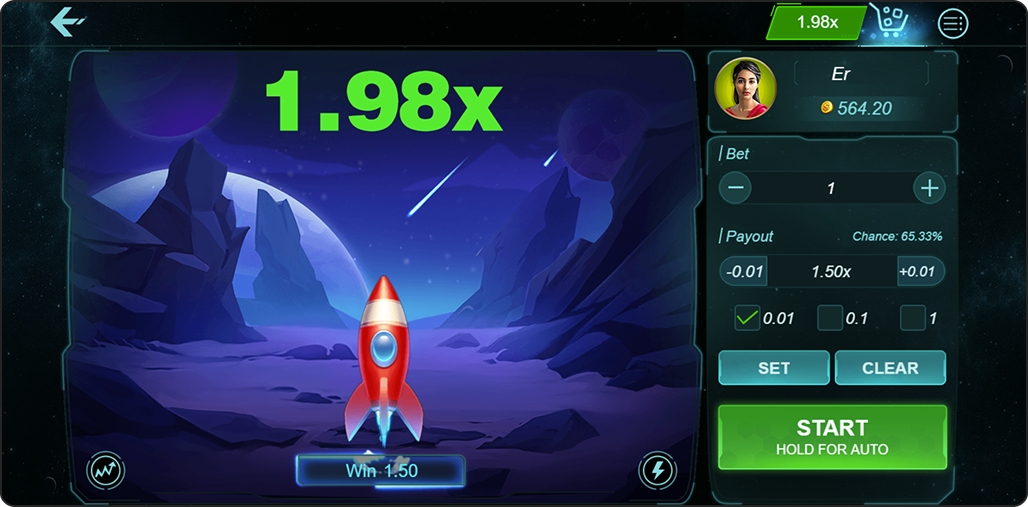Viewport: 1028px width, 507px height.
Task: Go back using the arrow button
Action: point(67,21)
